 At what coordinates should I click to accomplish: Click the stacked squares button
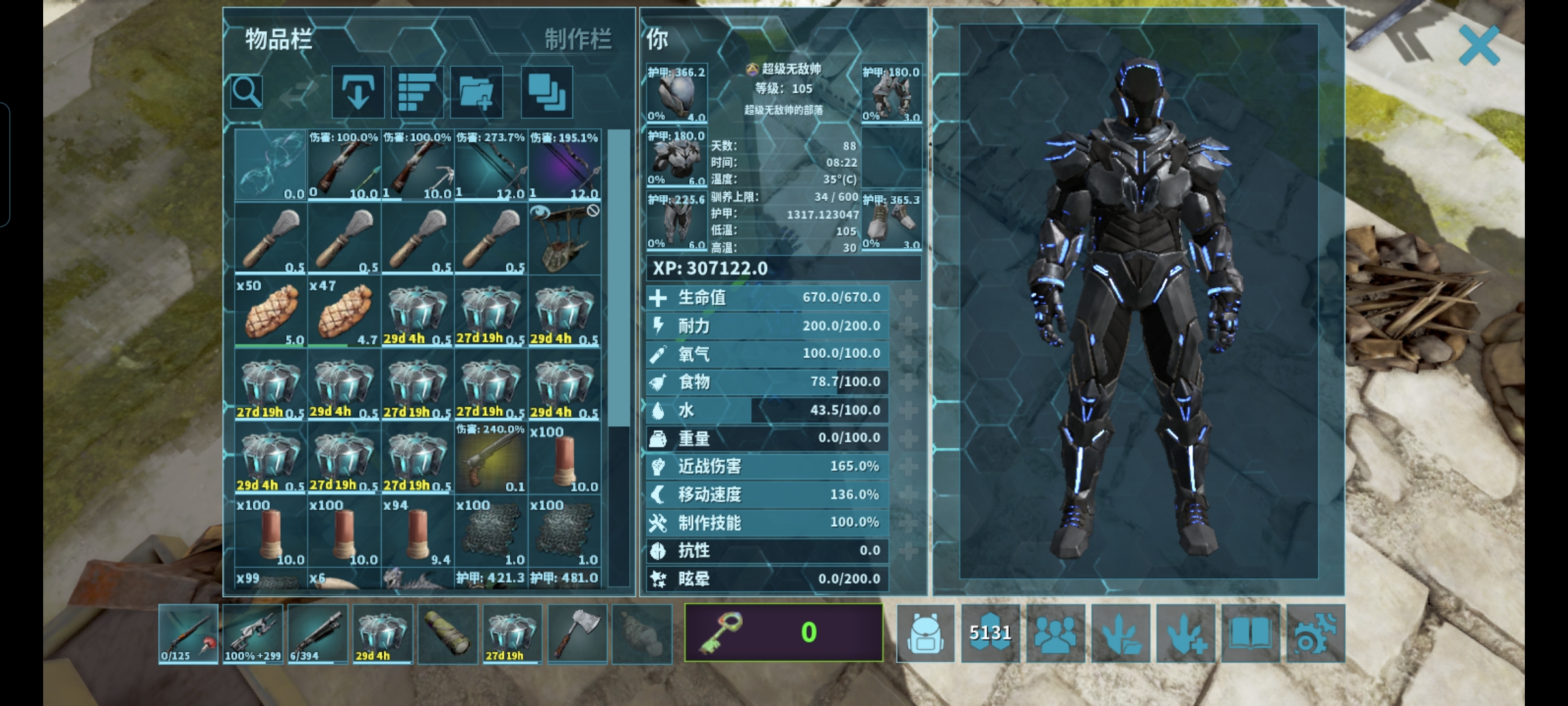click(547, 92)
